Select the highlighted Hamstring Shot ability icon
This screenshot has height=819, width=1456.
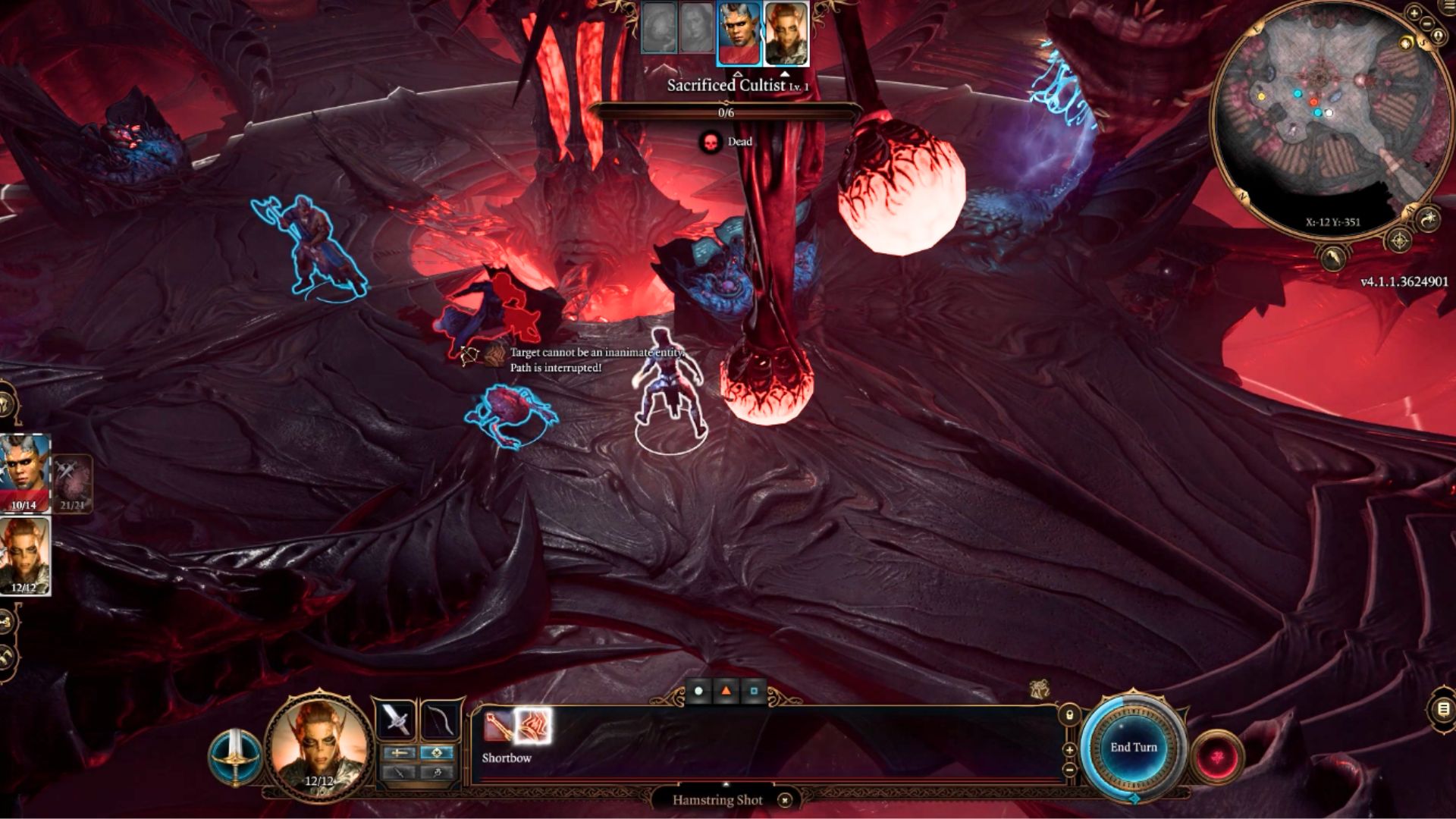(532, 727)
